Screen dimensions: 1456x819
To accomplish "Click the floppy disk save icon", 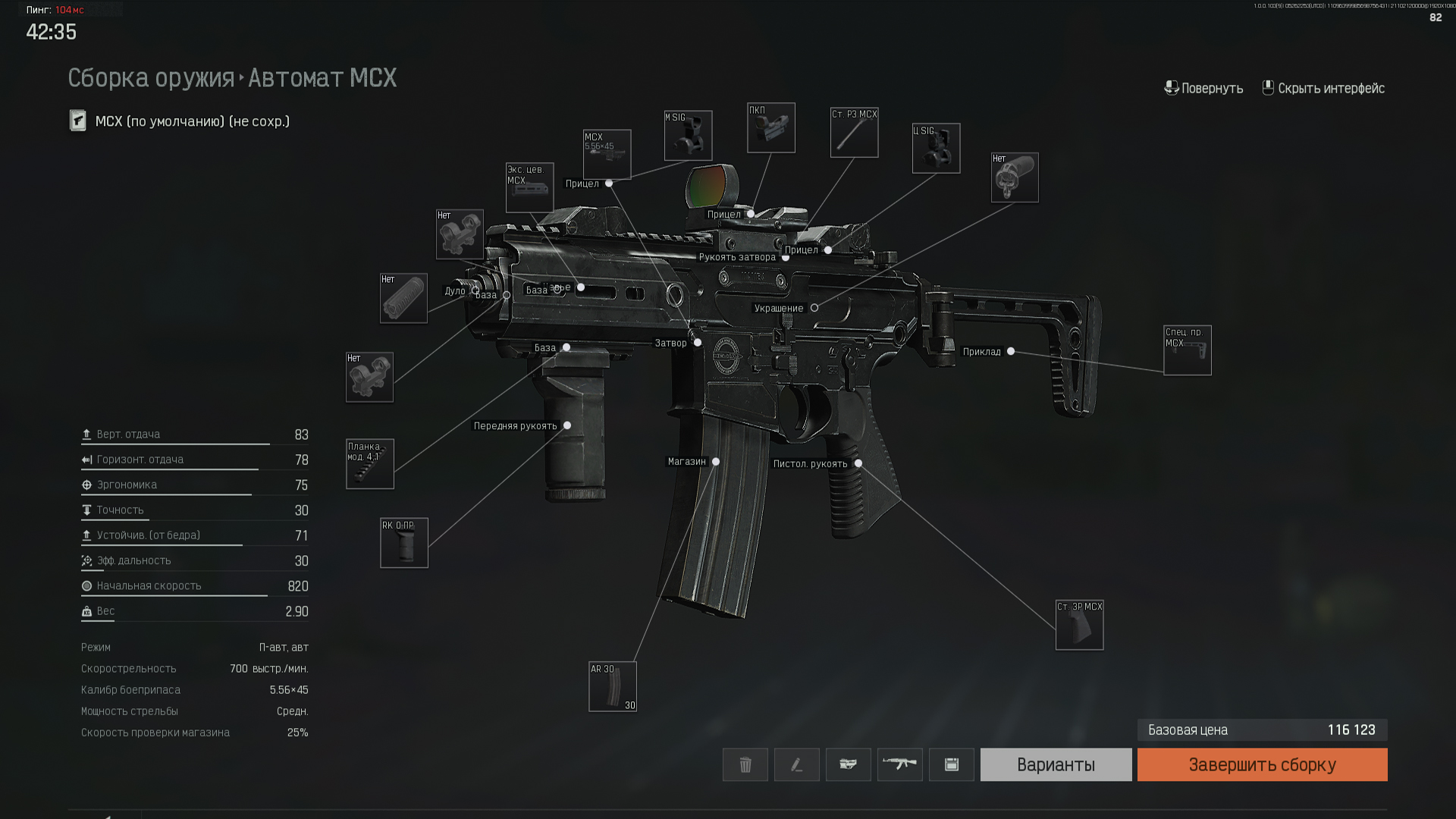I will (x=951, y=764).
